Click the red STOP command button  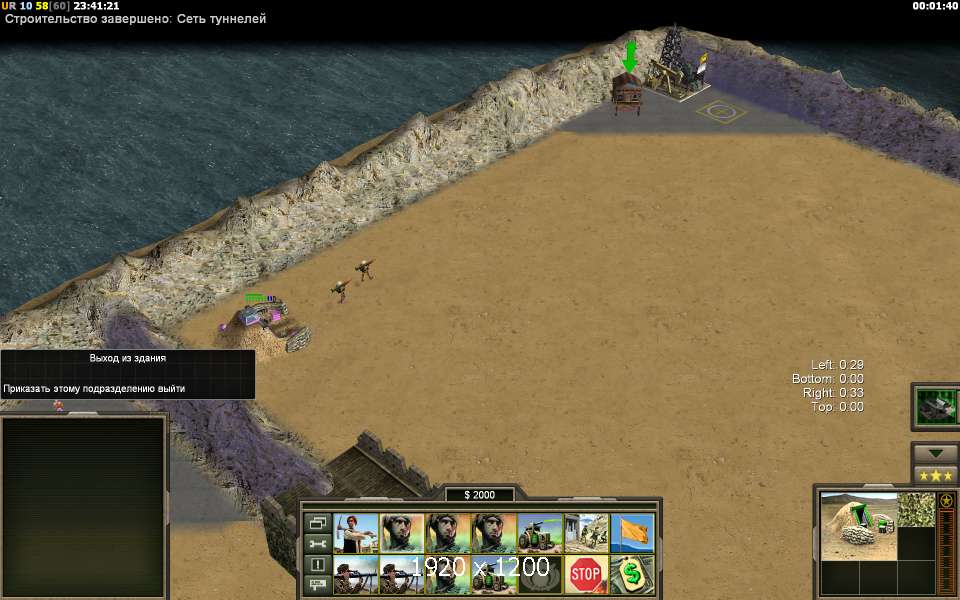pyautogui.click(x=587, y=575)
